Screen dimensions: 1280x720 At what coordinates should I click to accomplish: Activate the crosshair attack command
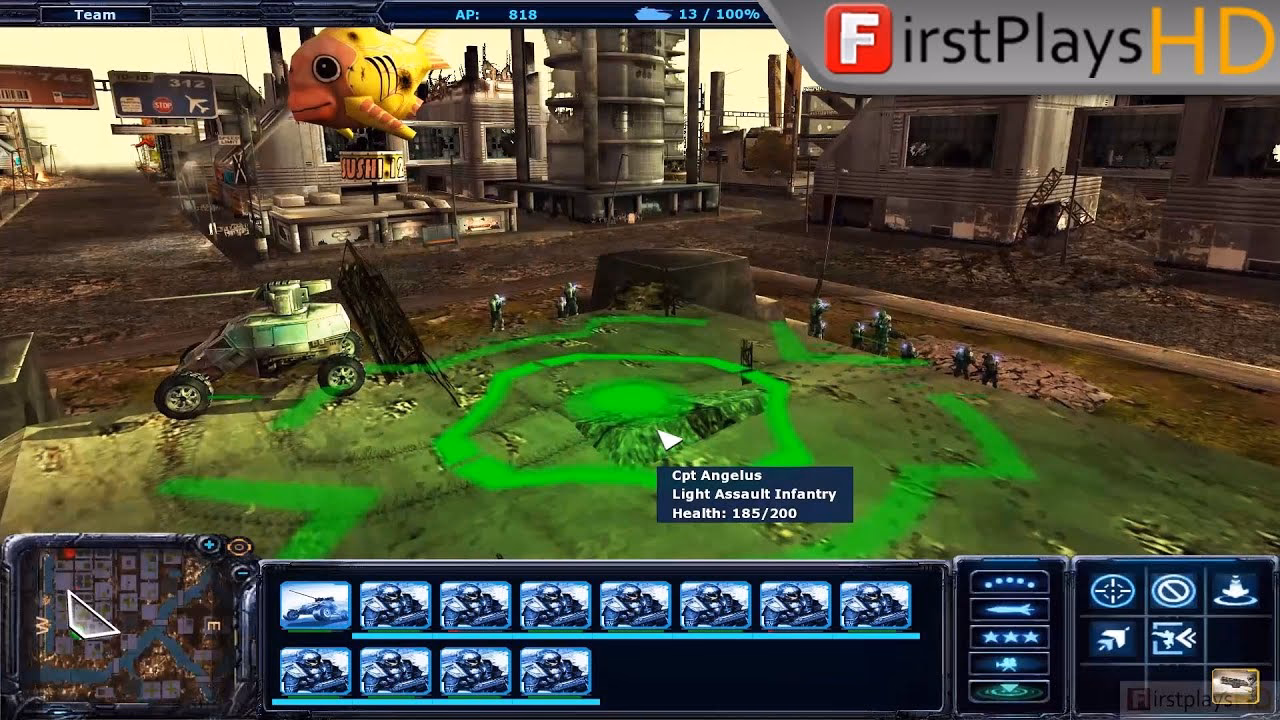[1112, 592]
